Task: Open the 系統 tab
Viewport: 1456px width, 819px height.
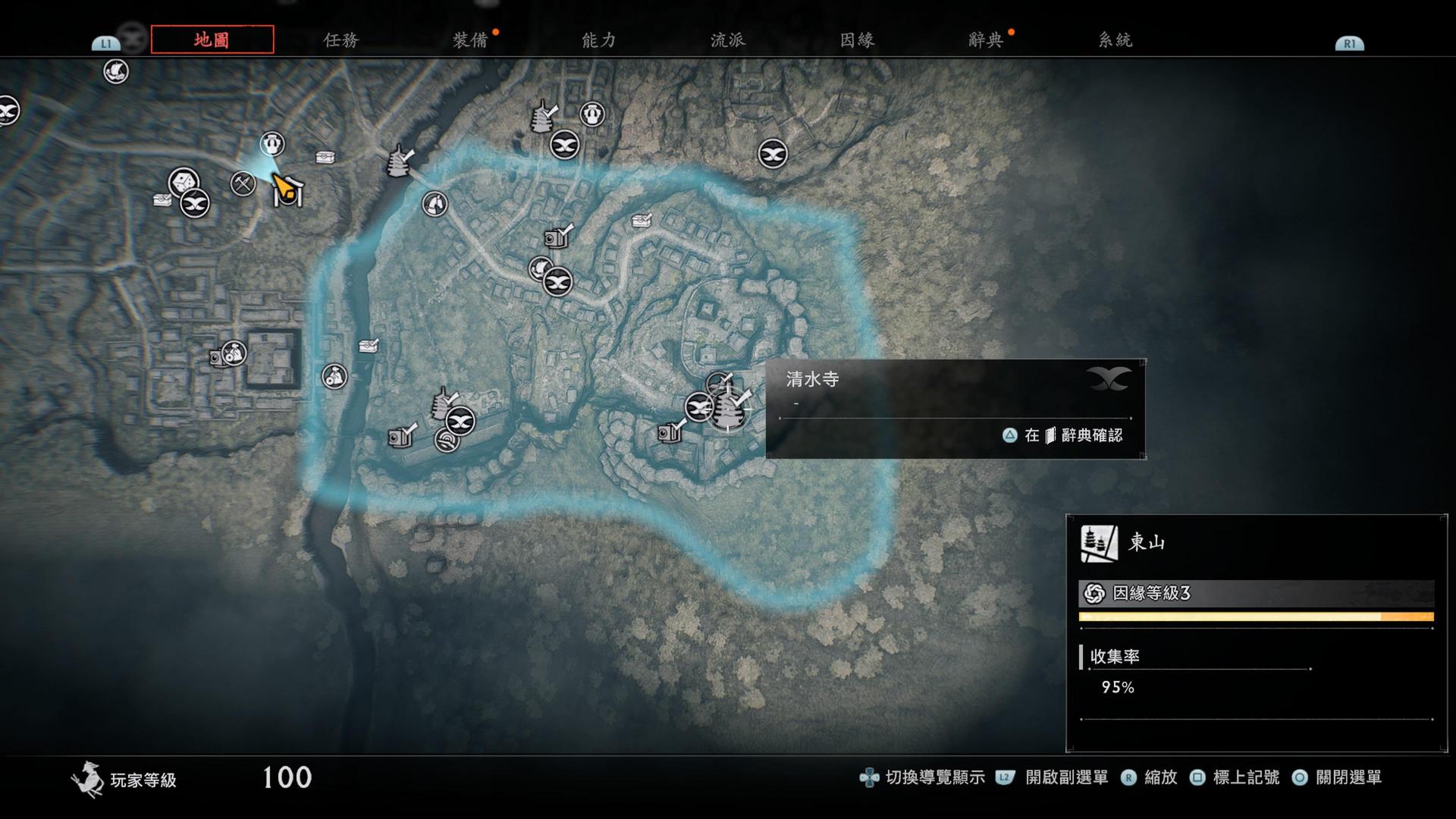Action: 1115,40
